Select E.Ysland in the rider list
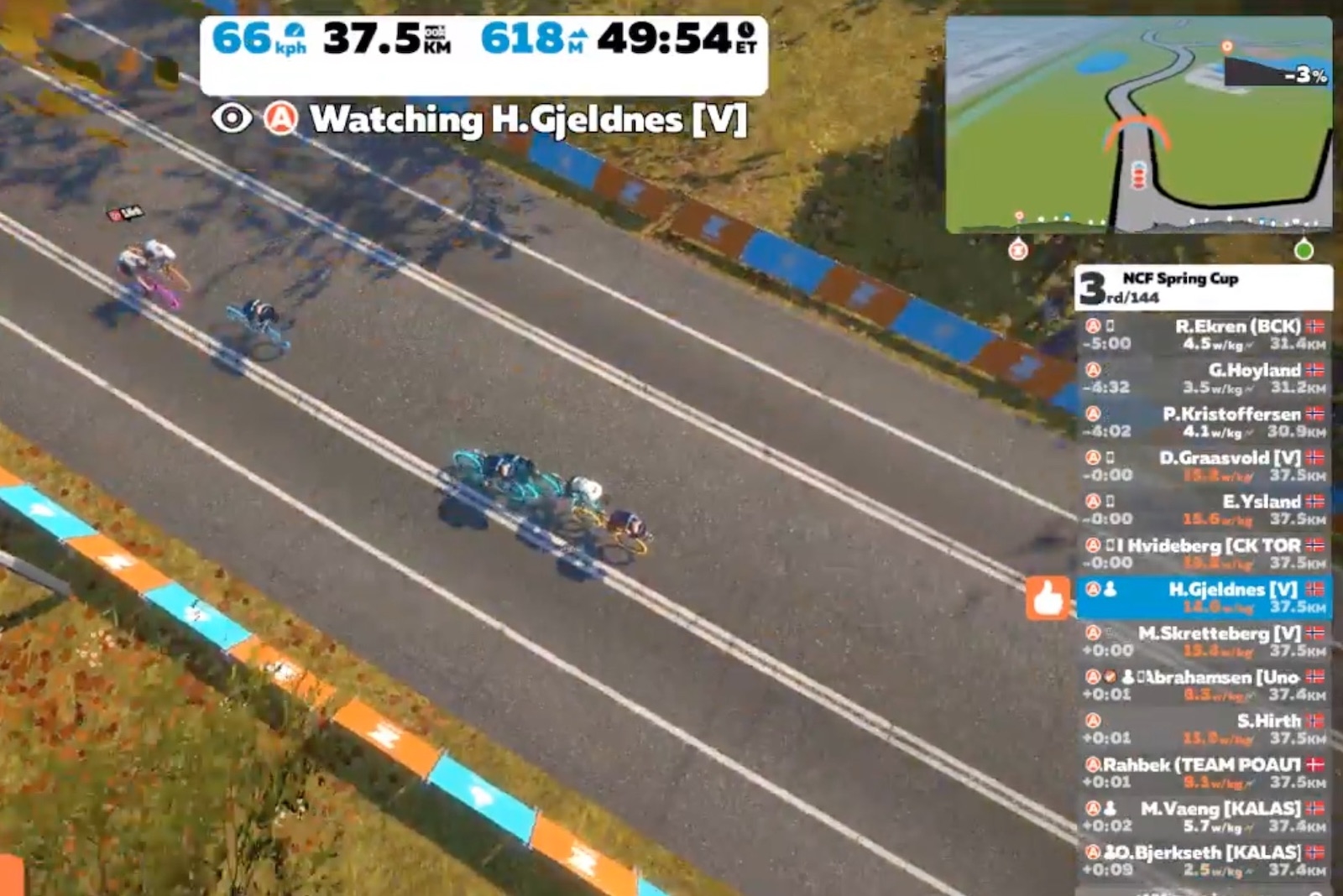Screen dimensions: 1343x896 (1204, 509)
